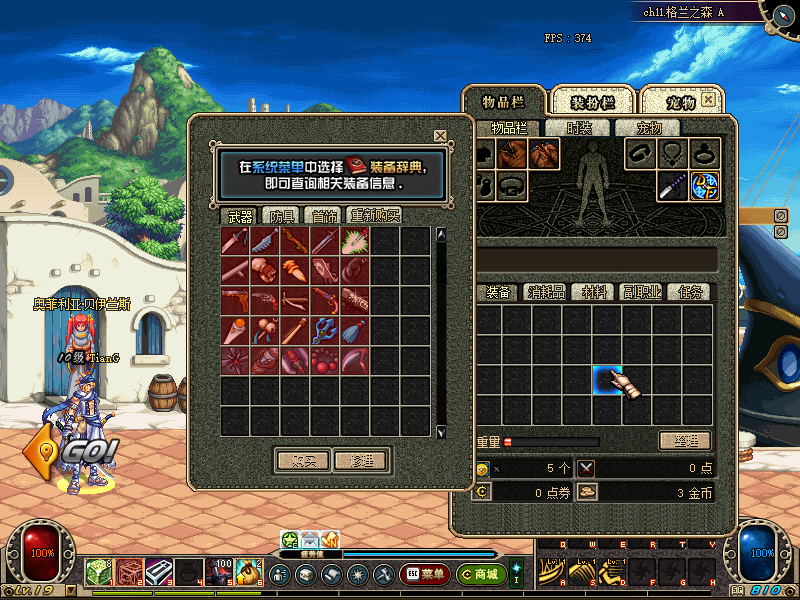The image size is (800, 600).
Task: Click the 整理 sort button
Action: coord(685,441)
